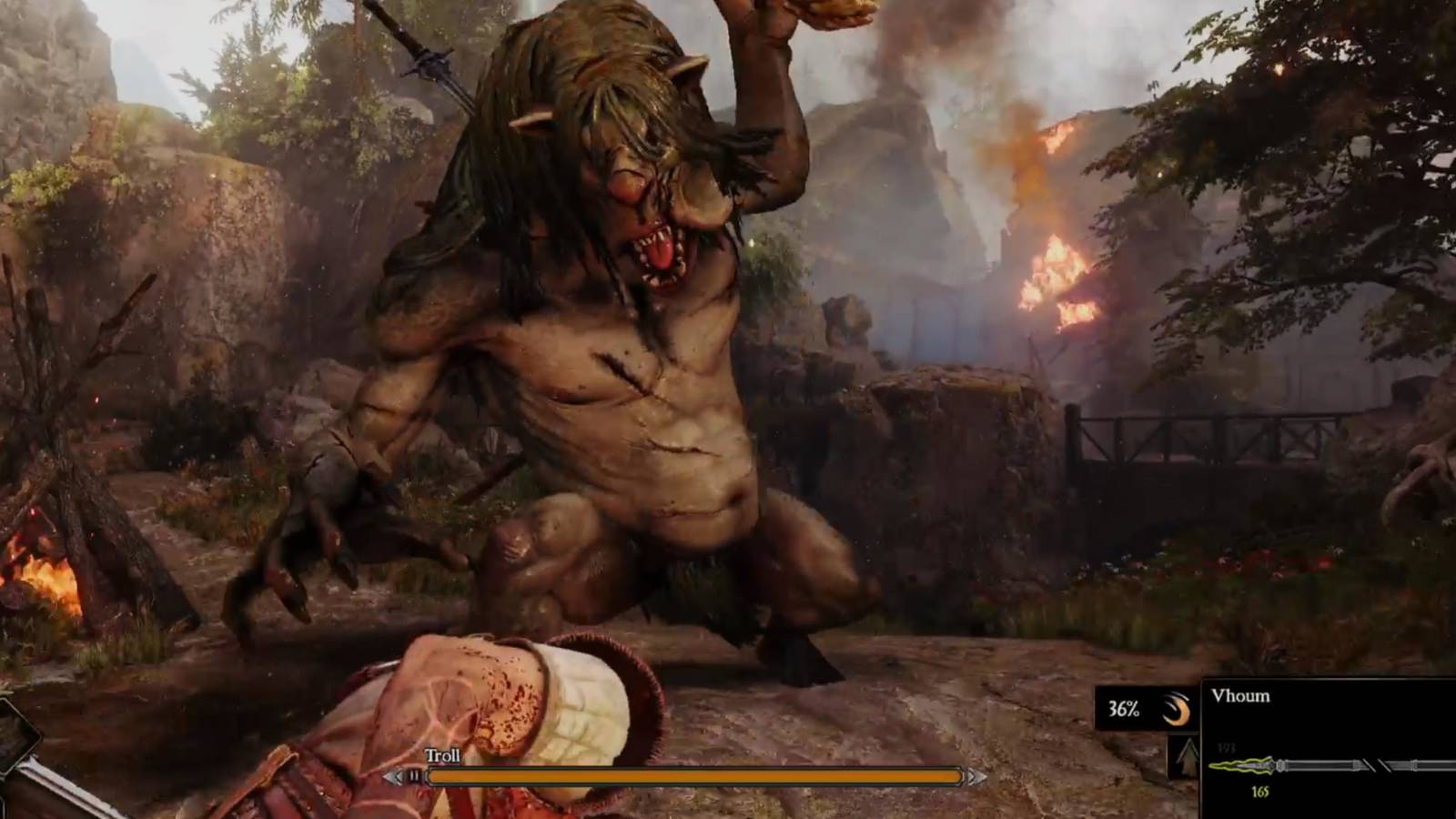This screenshot has height=819, width=1456.
Task: Select the first slash item-slot icon beside the spear
Action: [x=1368, y=764]
